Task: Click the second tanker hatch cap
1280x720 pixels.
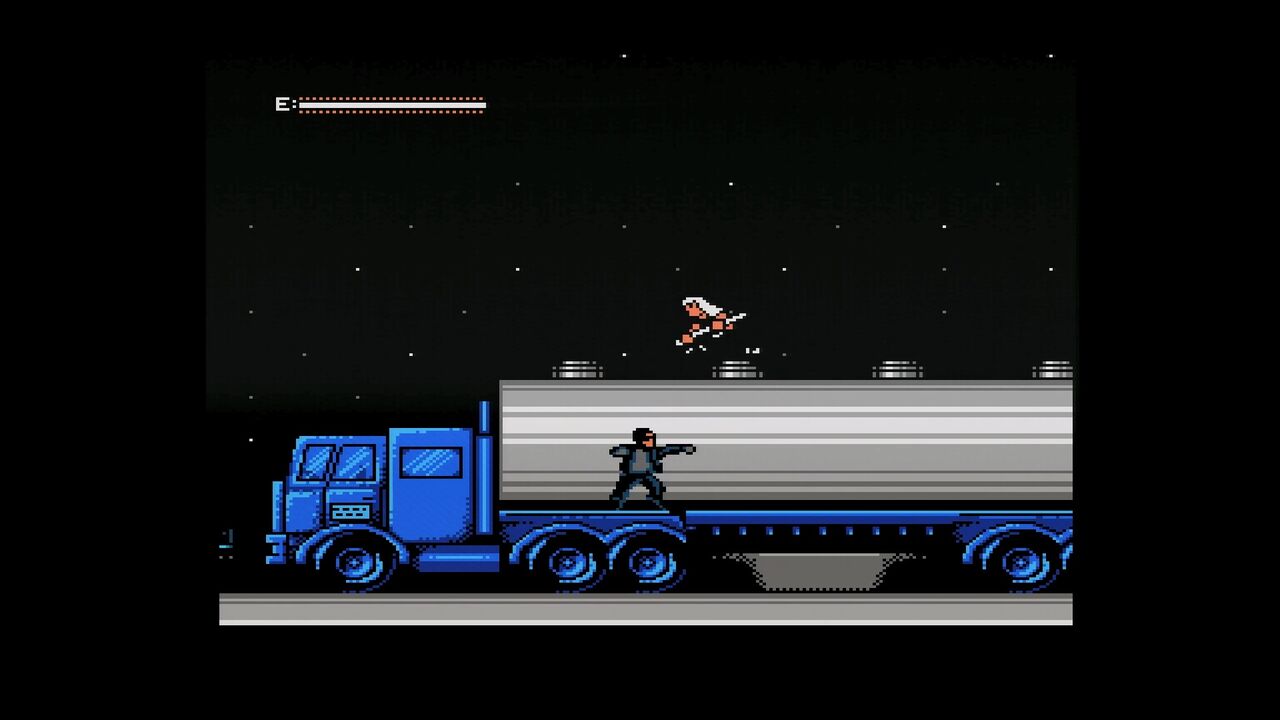Action: 737,368
